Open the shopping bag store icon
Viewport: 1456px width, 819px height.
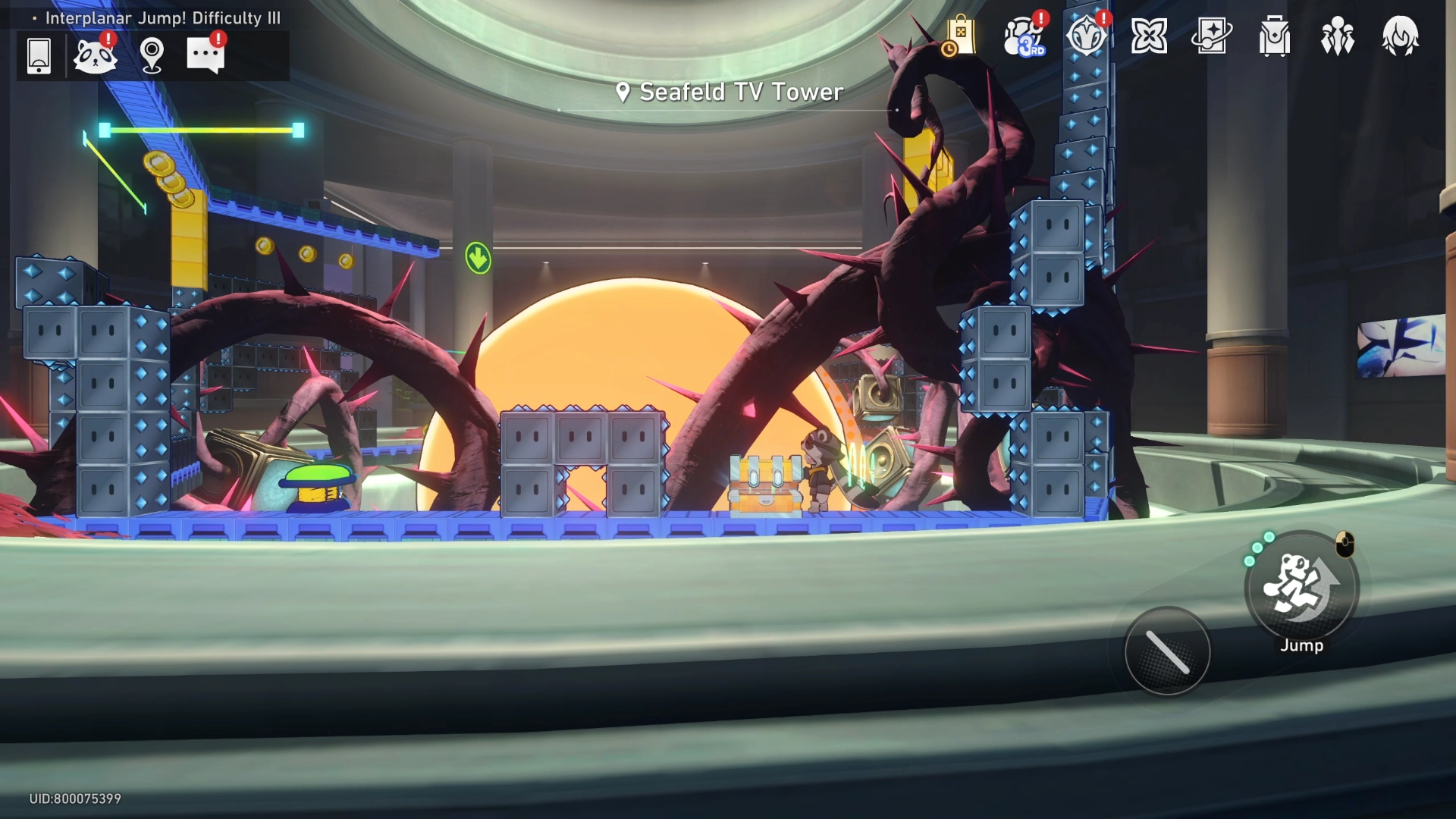[x=959, y=36]
